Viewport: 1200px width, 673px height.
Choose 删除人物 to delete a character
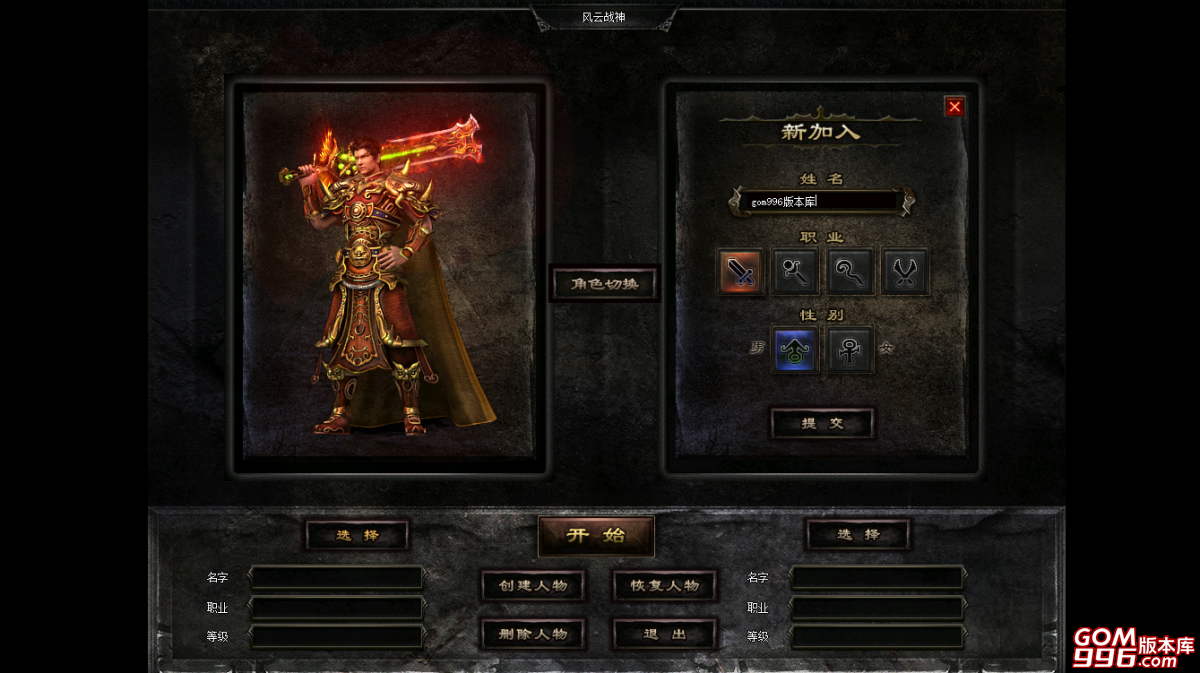[x=533, y=634]
